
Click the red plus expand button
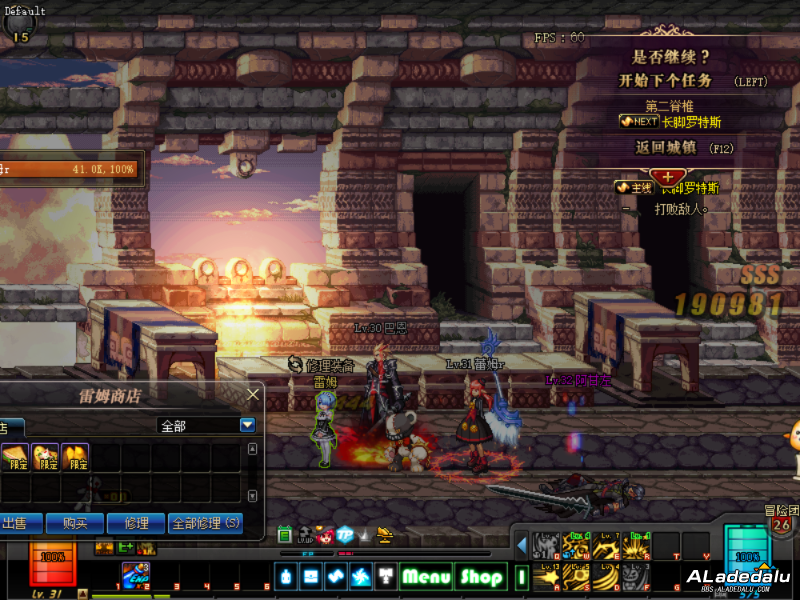667,169
